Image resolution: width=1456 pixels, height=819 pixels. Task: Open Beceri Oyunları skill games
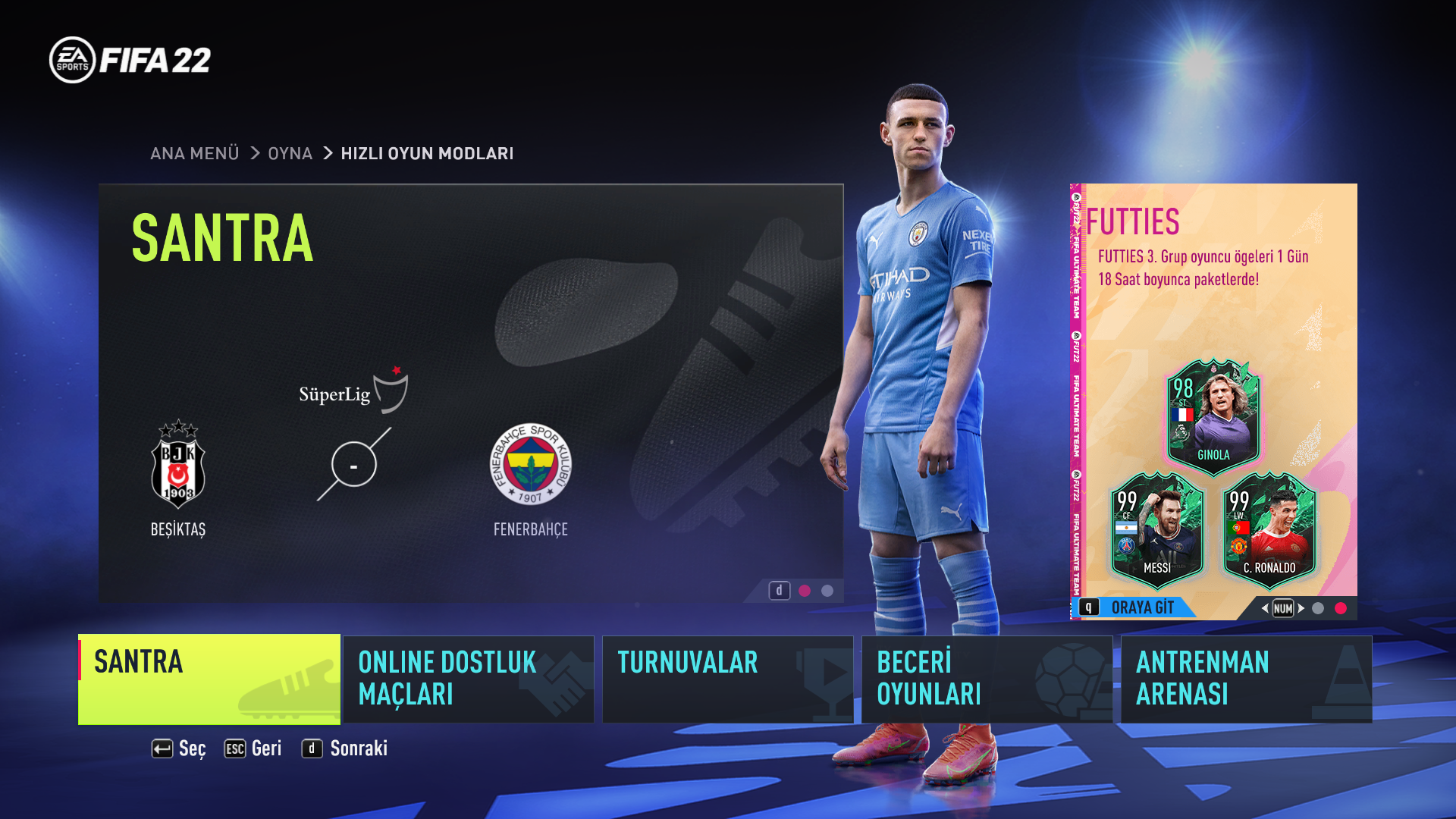point(987,679)
